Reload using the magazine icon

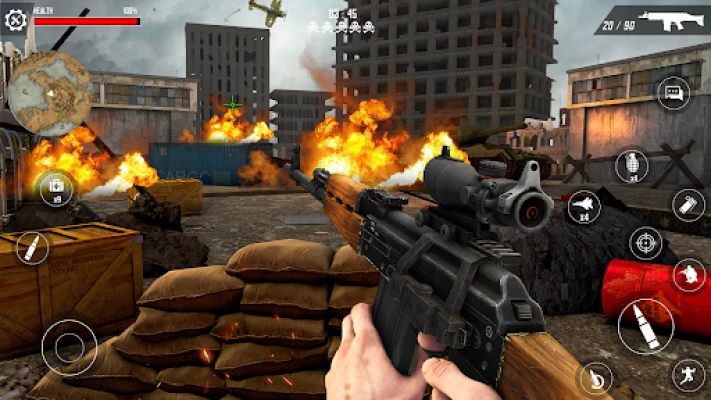tap(688, 205)
